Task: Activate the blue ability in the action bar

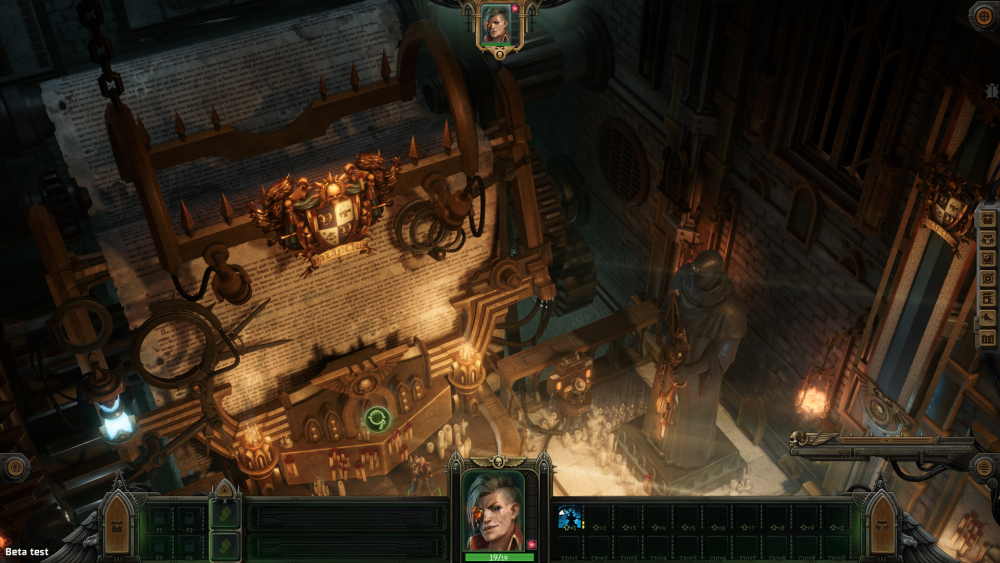Action: (x=569, y=517)
